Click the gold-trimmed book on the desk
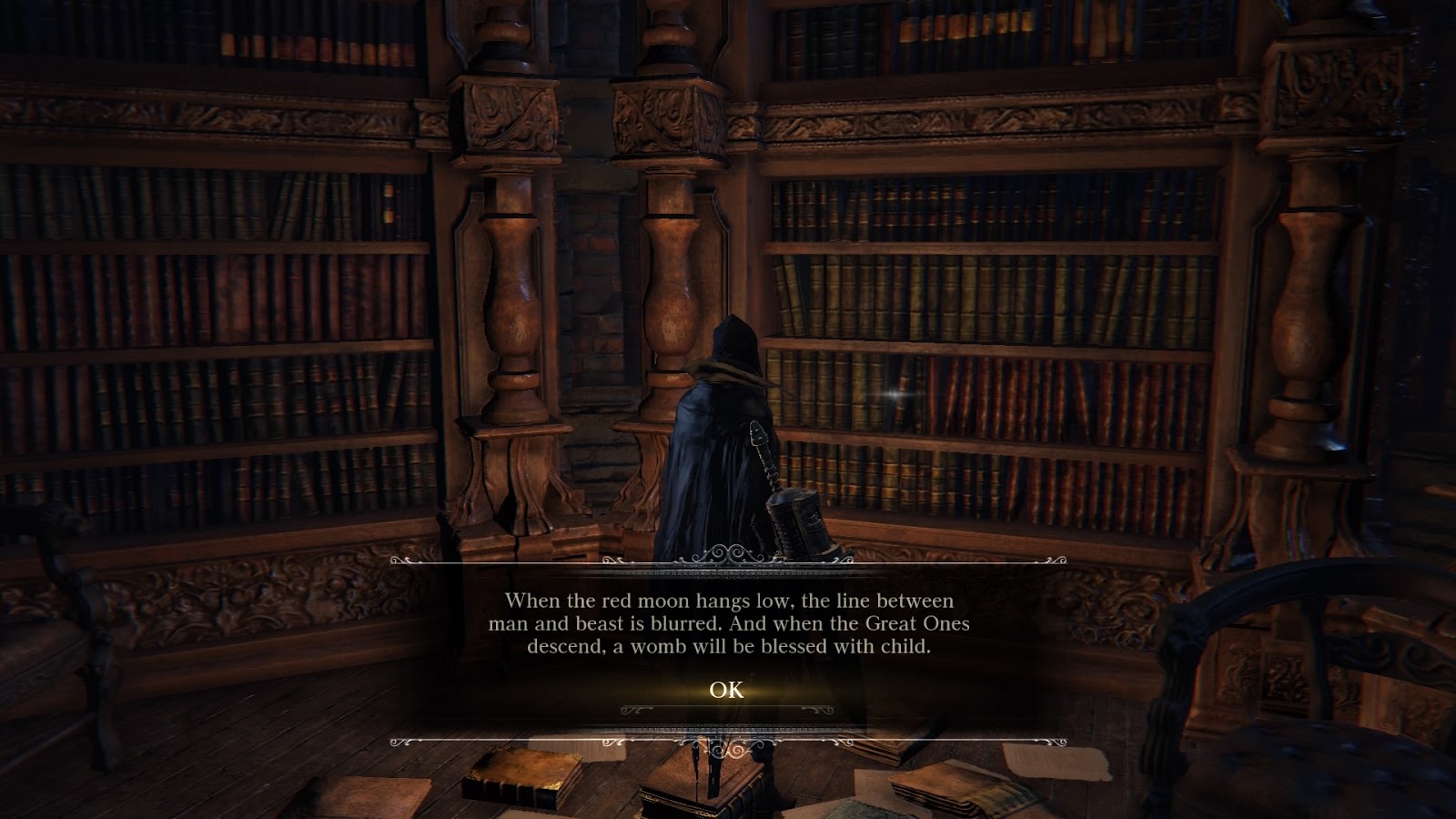 (x=519, y=778)
